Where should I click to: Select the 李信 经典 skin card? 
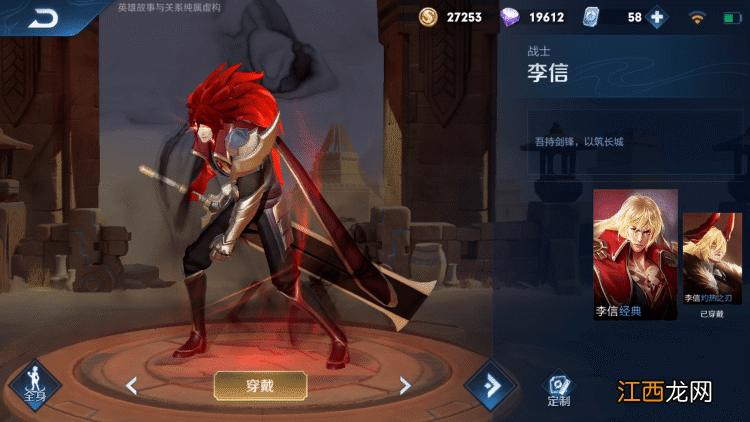point(635,255)
